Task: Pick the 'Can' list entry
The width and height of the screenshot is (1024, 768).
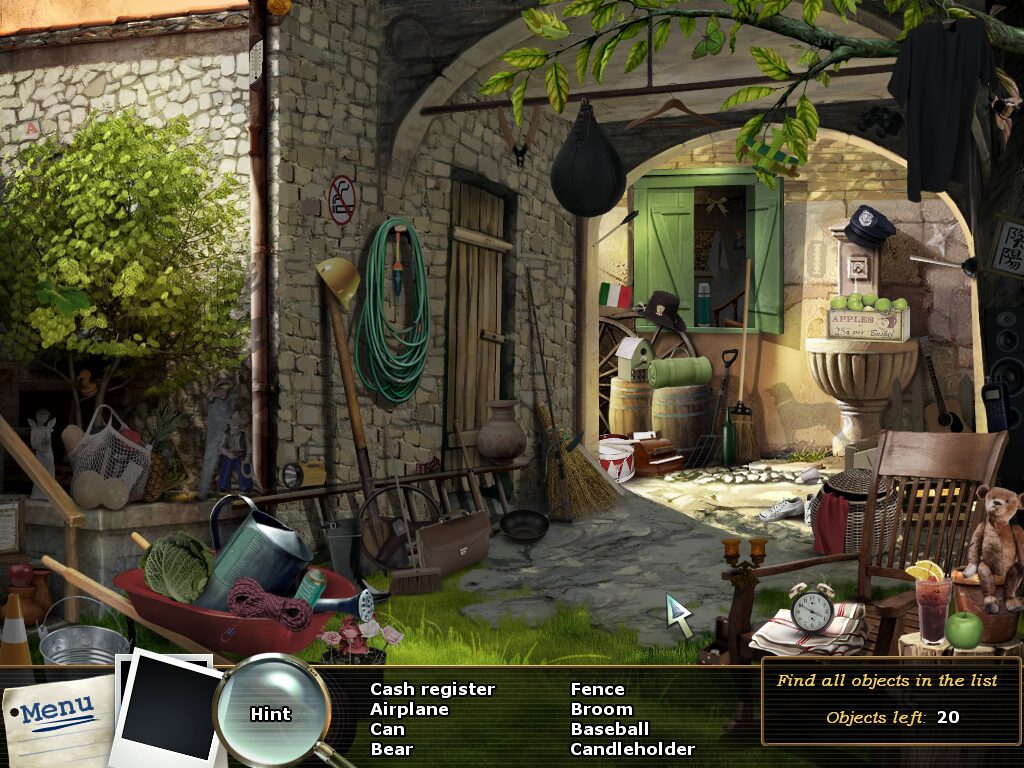Action: [387, 729]
